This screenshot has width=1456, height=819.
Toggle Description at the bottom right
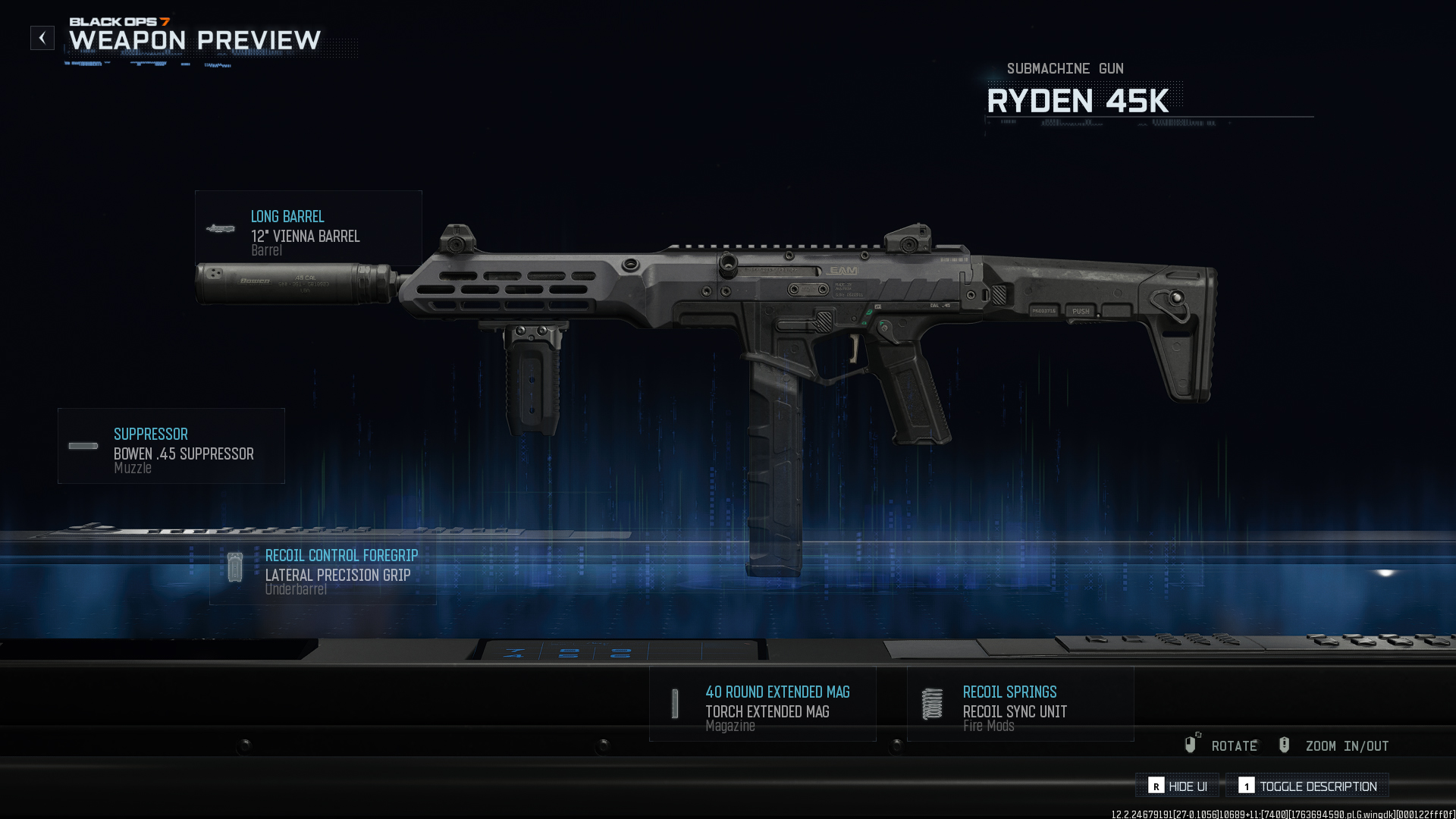[x=1308, y=786]
